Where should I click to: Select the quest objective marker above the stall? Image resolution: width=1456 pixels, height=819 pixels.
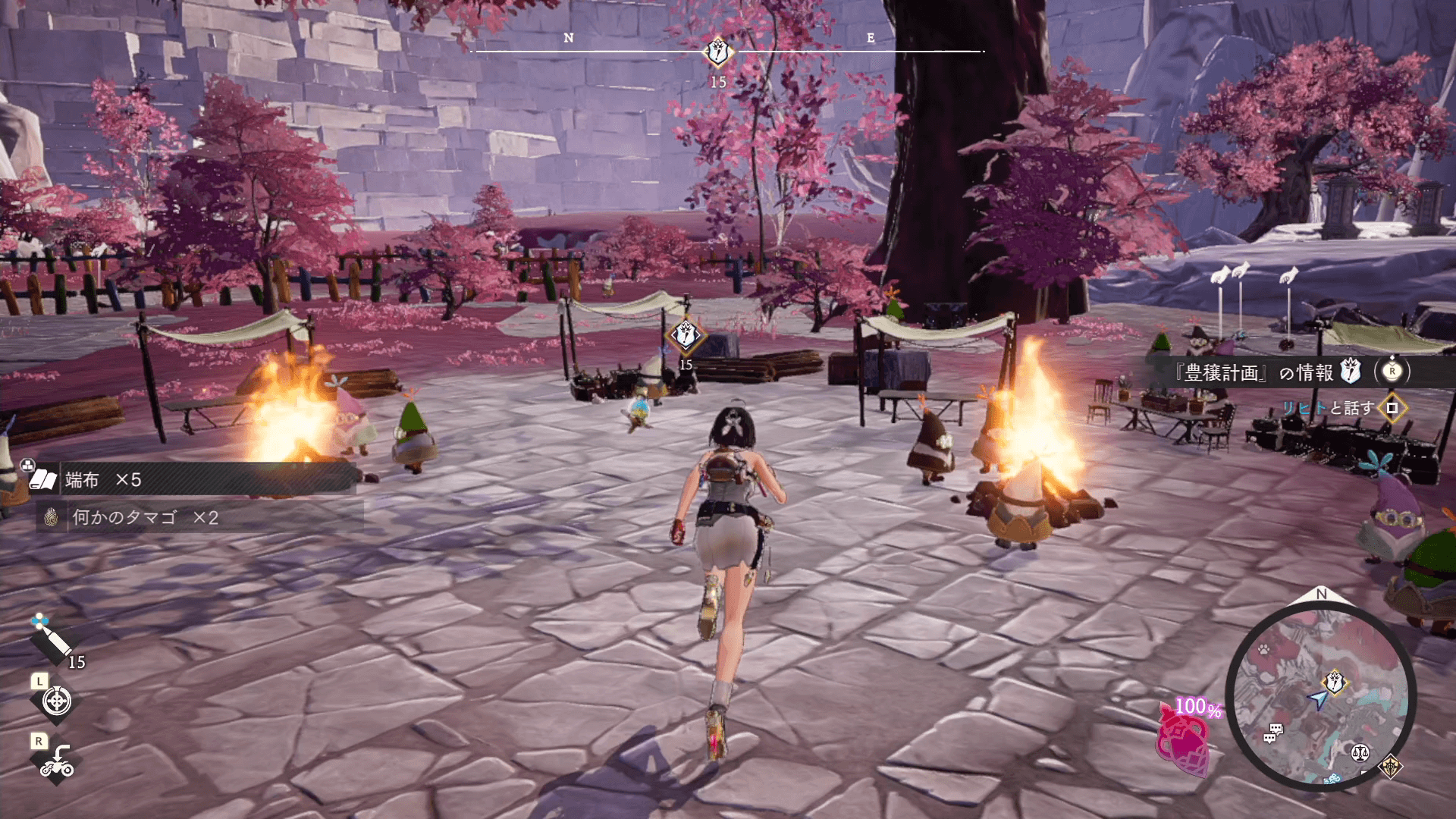point(685,334)
